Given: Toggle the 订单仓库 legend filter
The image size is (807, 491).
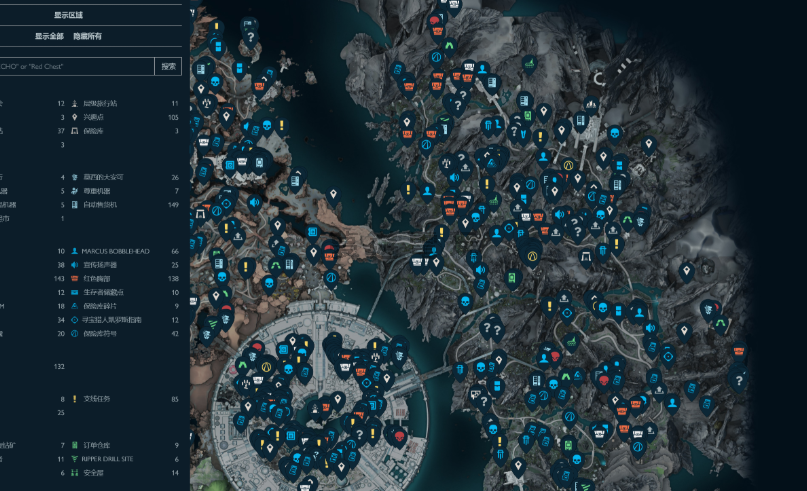Looking at the screenshot, I should (x=96, y=445).
